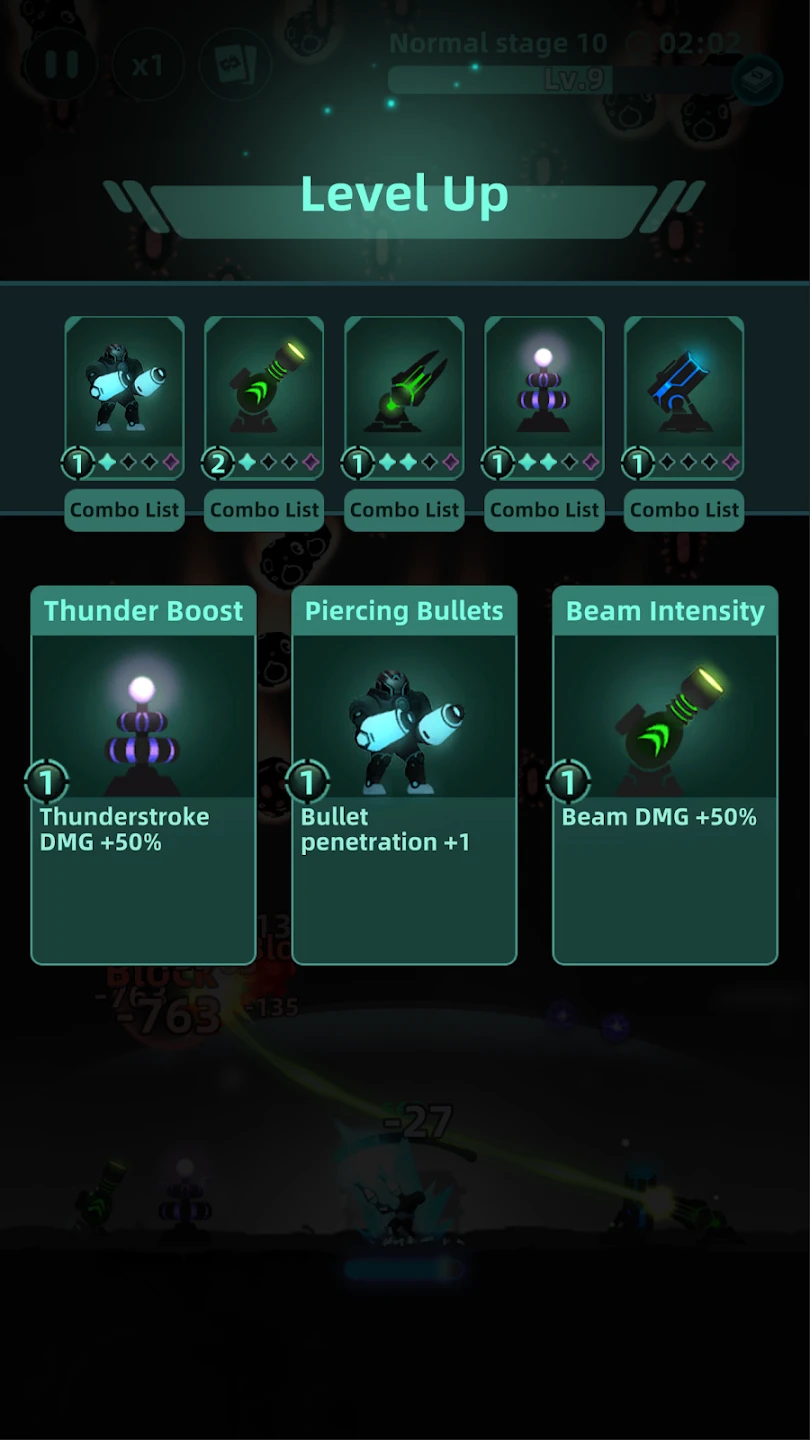Open Combo List under the purple thunder coil
Image resolution: width=810 pixels, height=1440 pixels.
[x=544, y=510]
